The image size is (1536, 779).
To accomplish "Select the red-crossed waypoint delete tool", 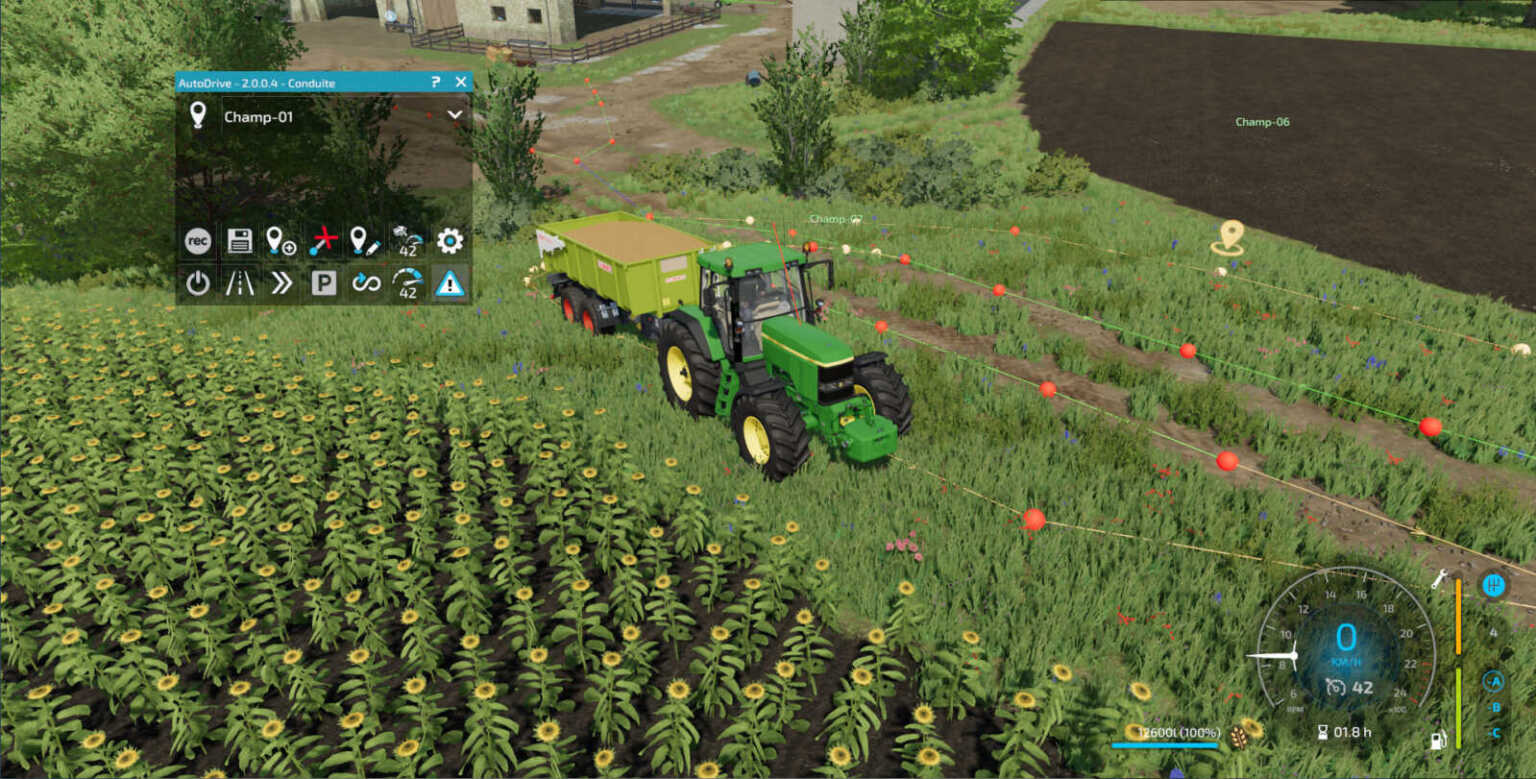I will click(323, 241).
